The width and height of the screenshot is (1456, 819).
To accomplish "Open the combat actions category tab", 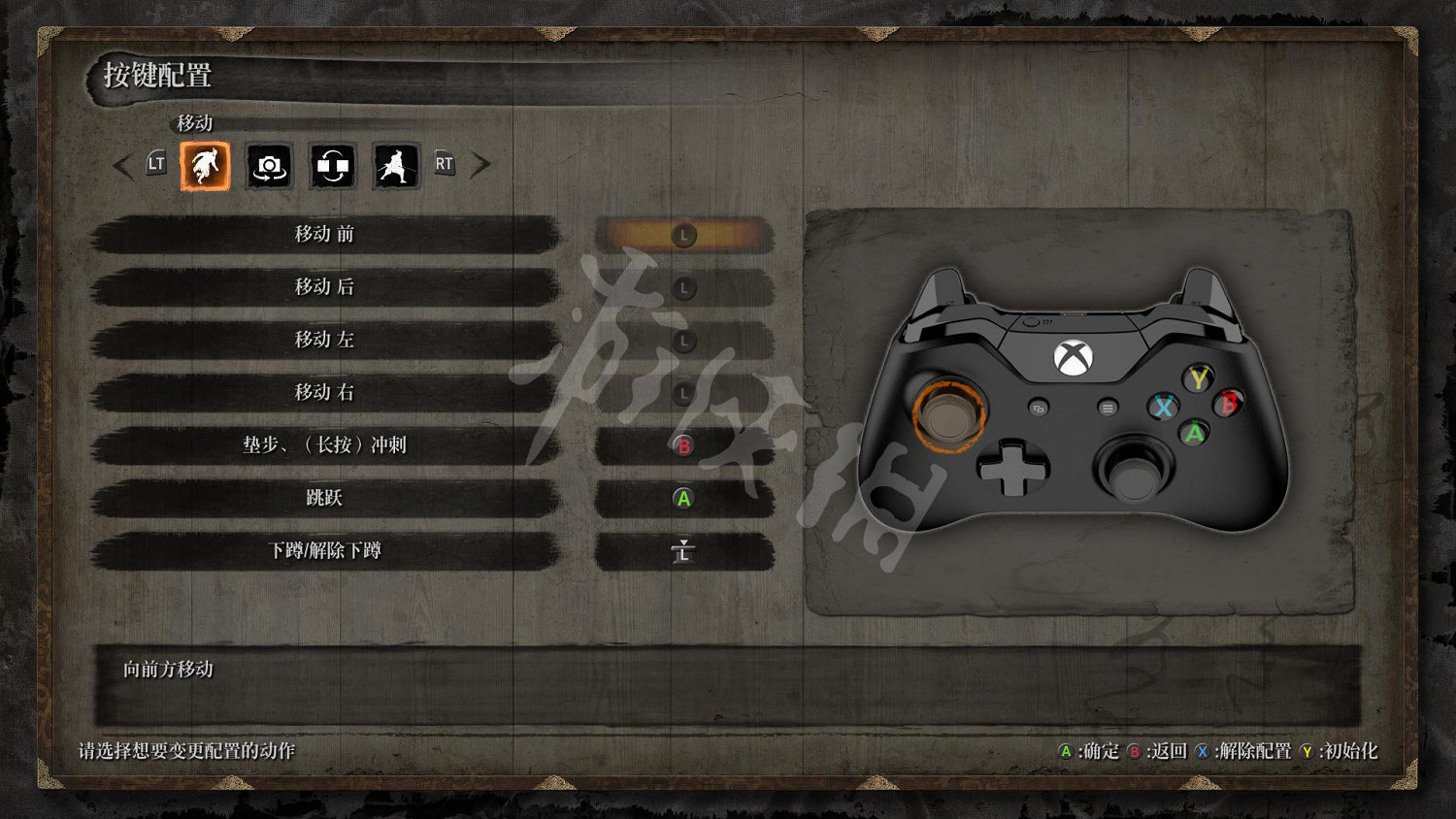I will point(396,166).
